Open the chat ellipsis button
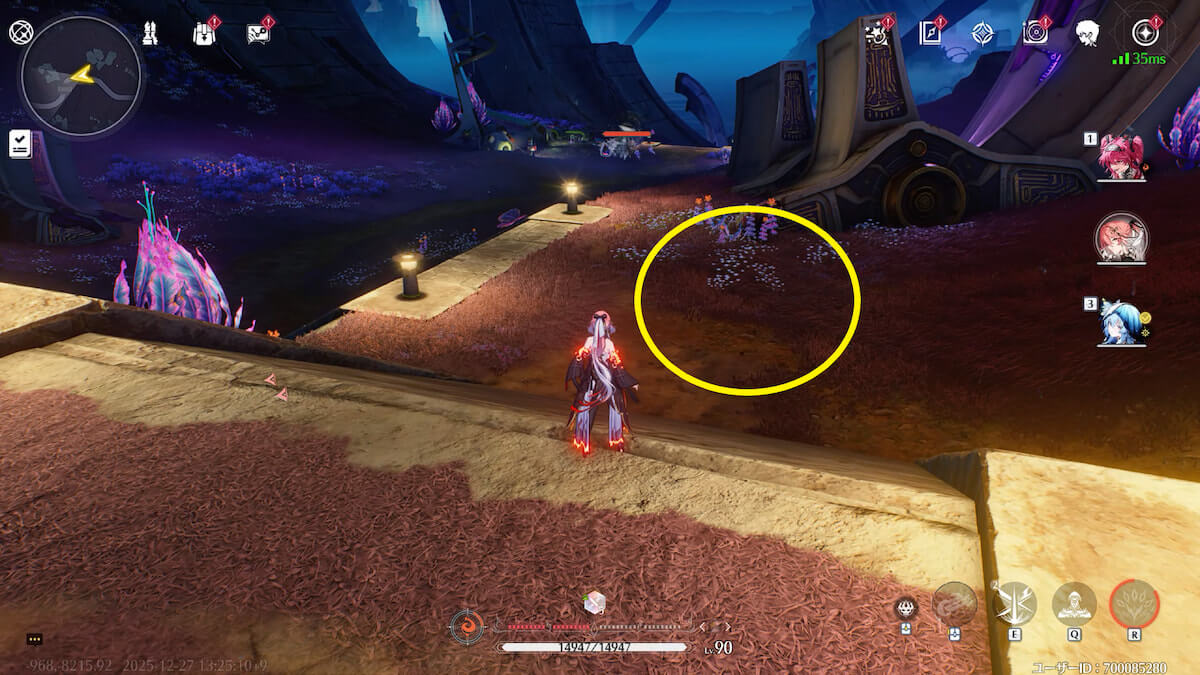This screenshot has height=675, width=1200. [34, 639]
